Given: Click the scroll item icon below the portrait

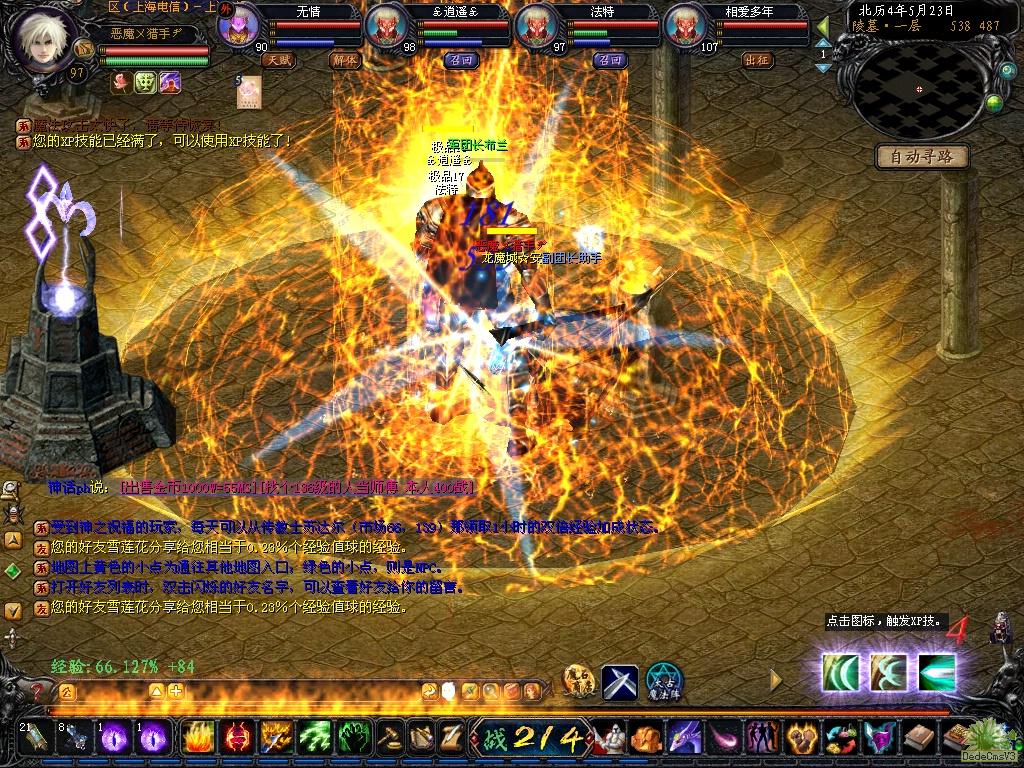Looking at the screenshot, I should point(248,93).
